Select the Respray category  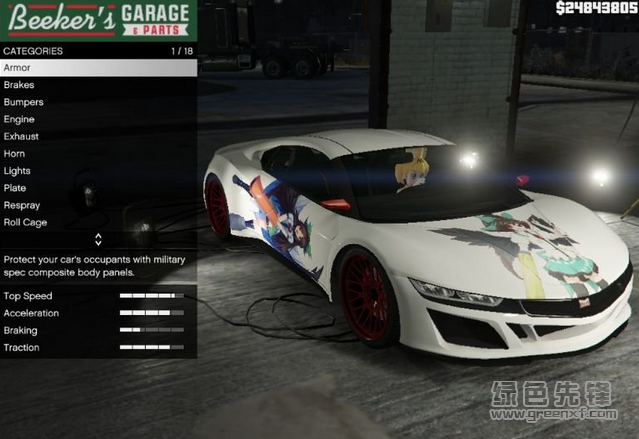98,205
